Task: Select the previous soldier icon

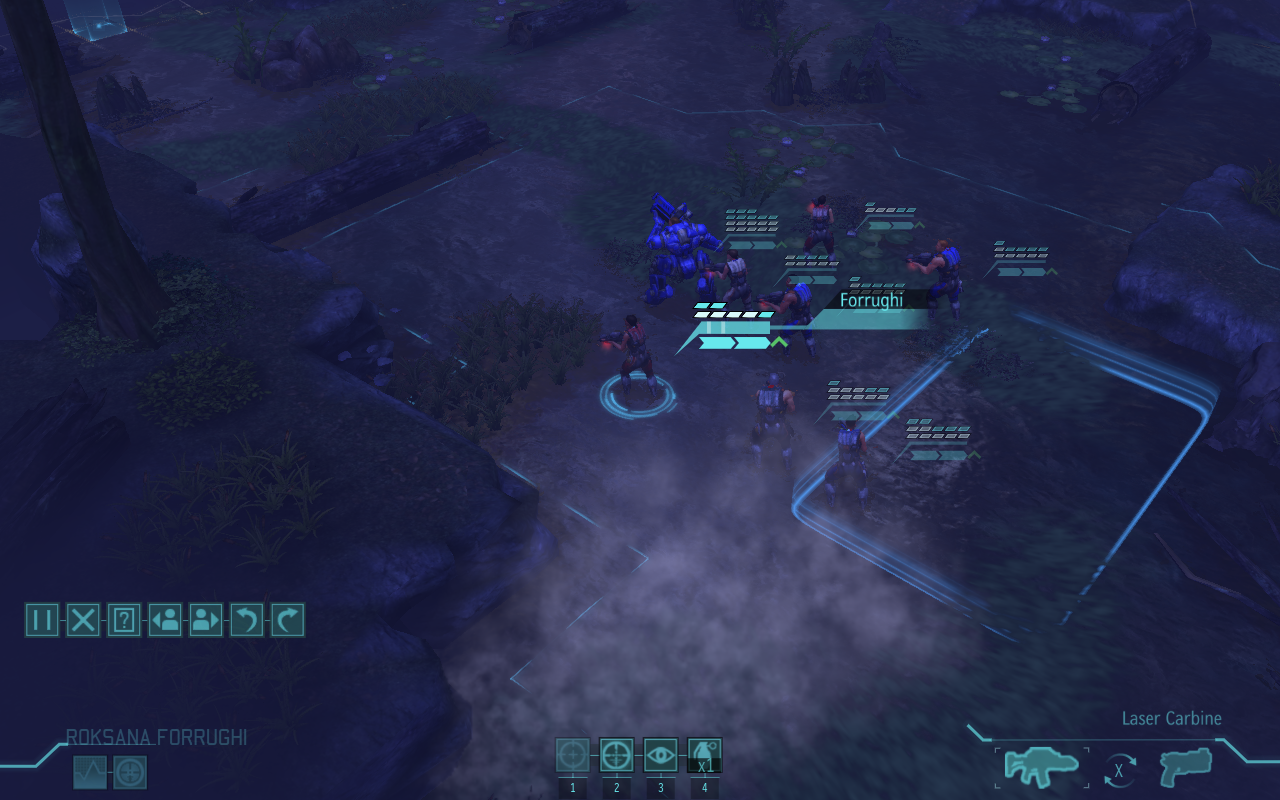Action: point(165,620)
